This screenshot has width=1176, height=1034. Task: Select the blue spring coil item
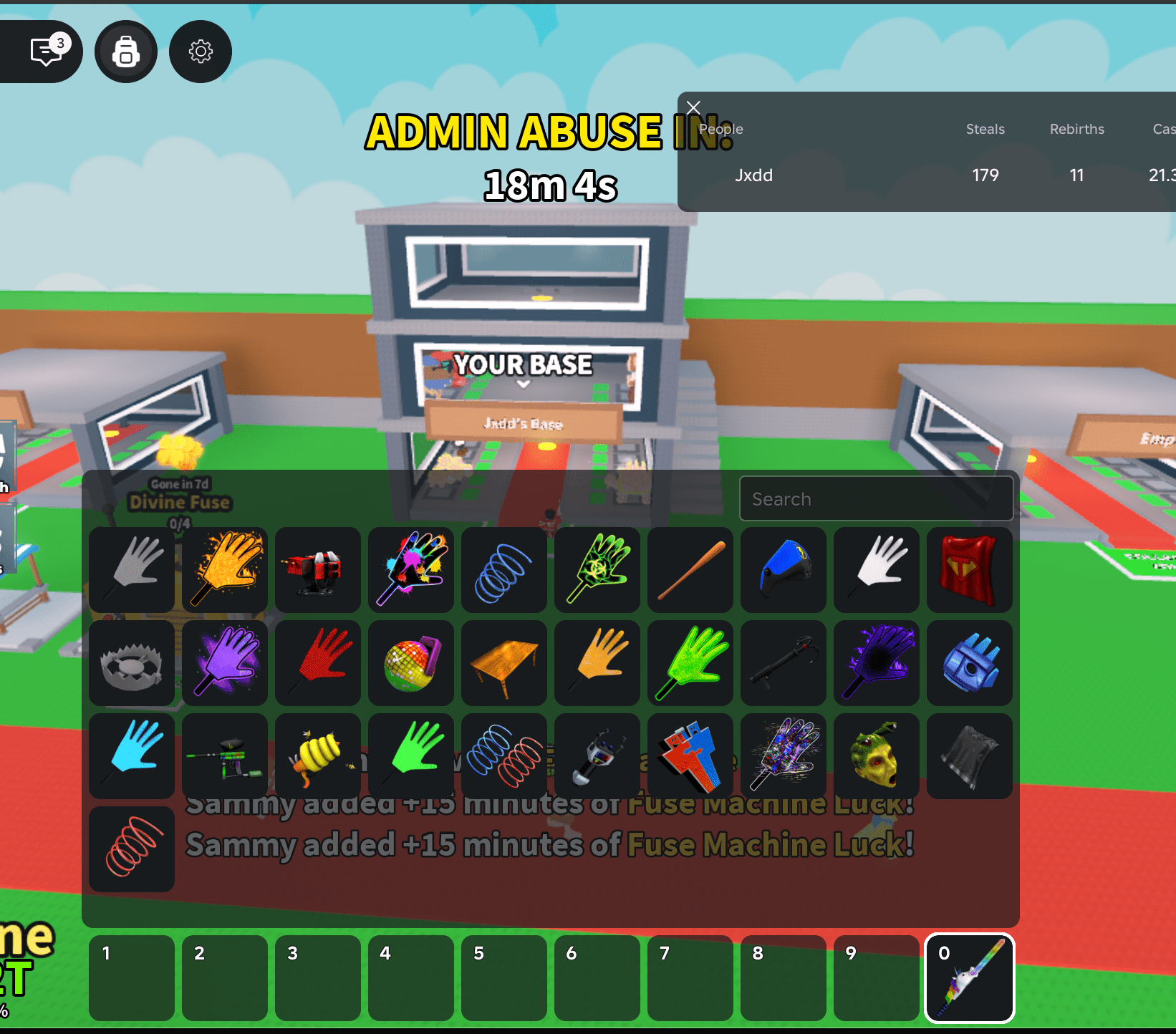click(504, 570)
